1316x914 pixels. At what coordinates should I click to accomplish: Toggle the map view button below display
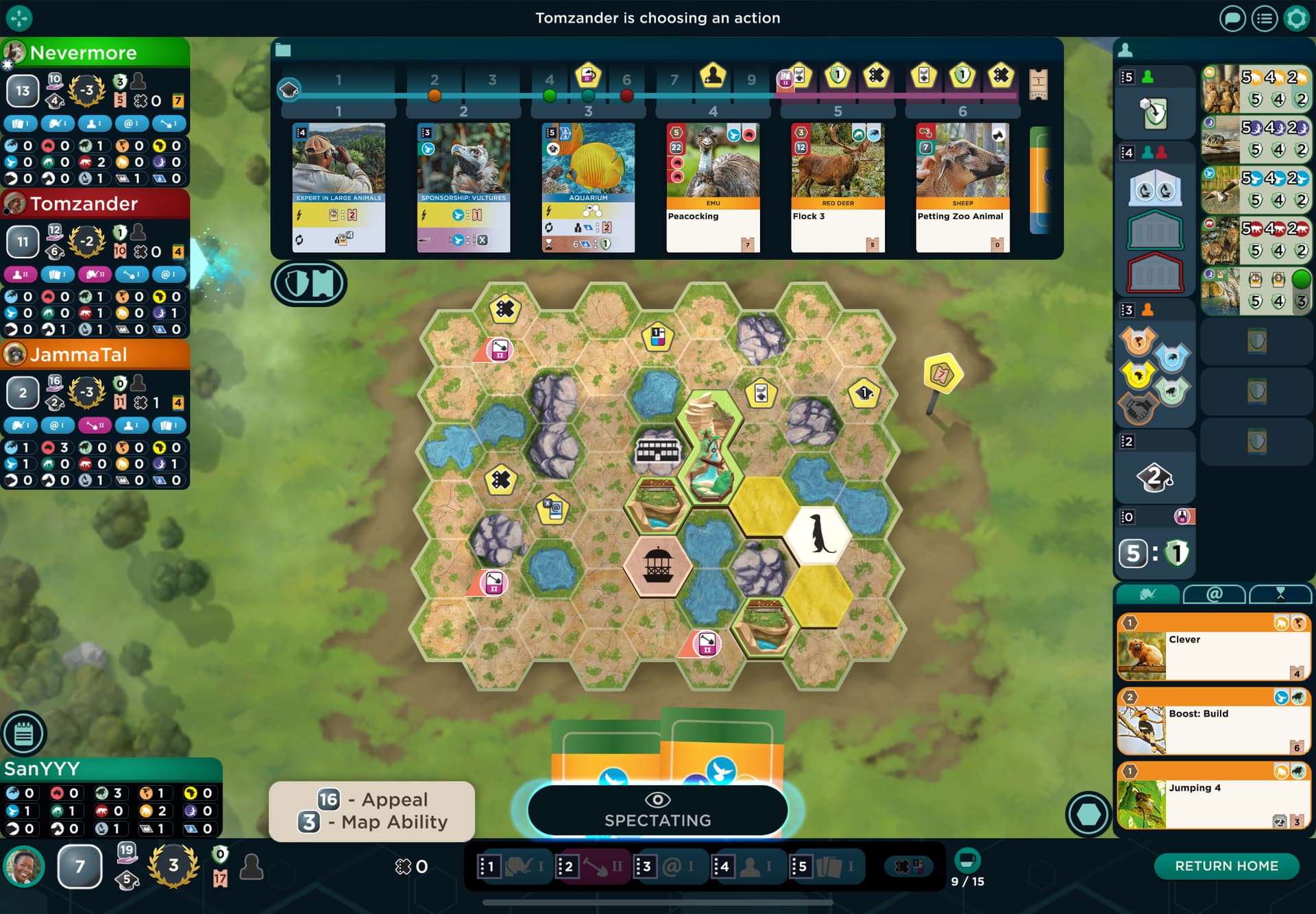point(309,284)
